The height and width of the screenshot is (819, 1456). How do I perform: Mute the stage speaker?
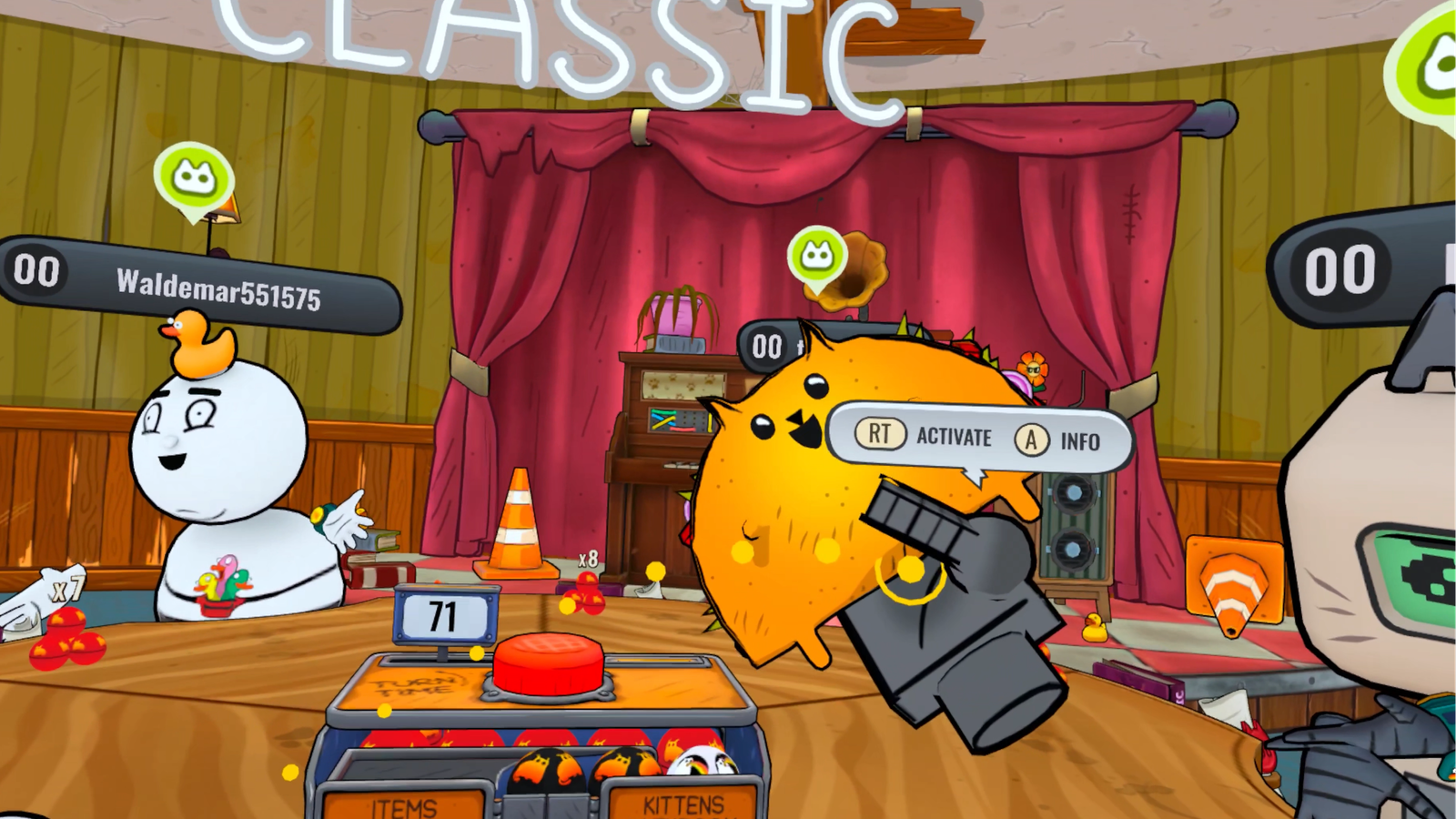click(x=1074, y=528)
